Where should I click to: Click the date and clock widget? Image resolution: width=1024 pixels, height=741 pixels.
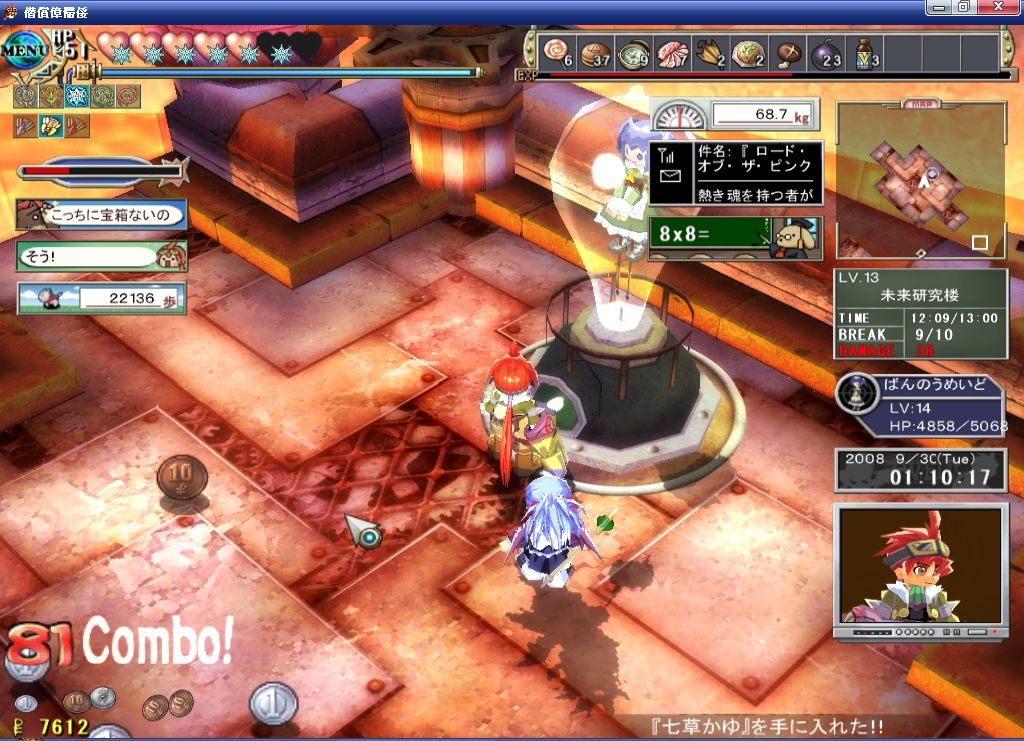coord(920,468)
